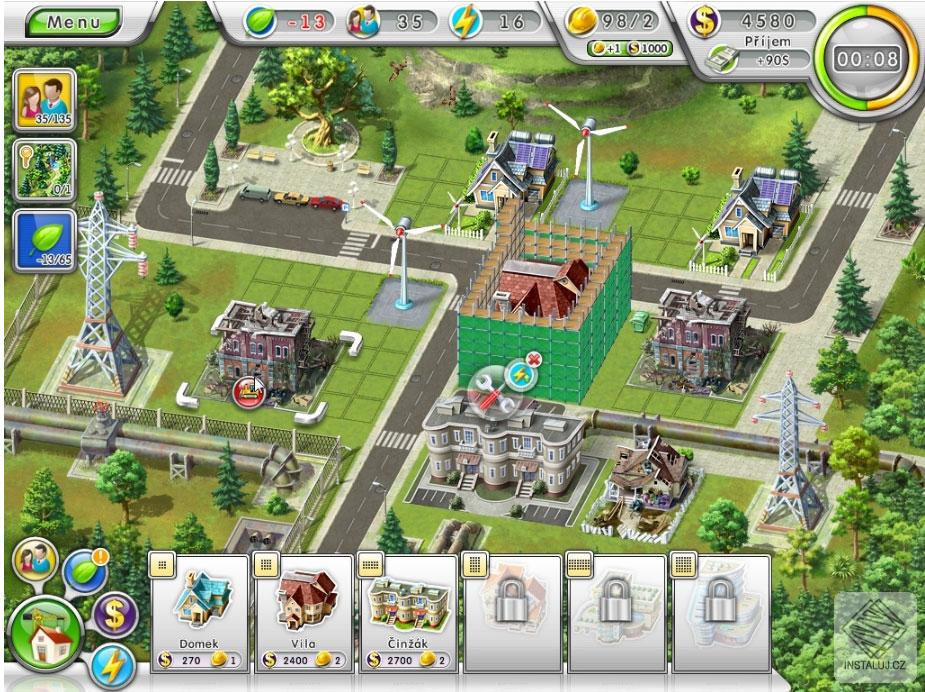Click the bulldozer icon on the ruined house
This screenshot has width=925, height=692.
247,391
